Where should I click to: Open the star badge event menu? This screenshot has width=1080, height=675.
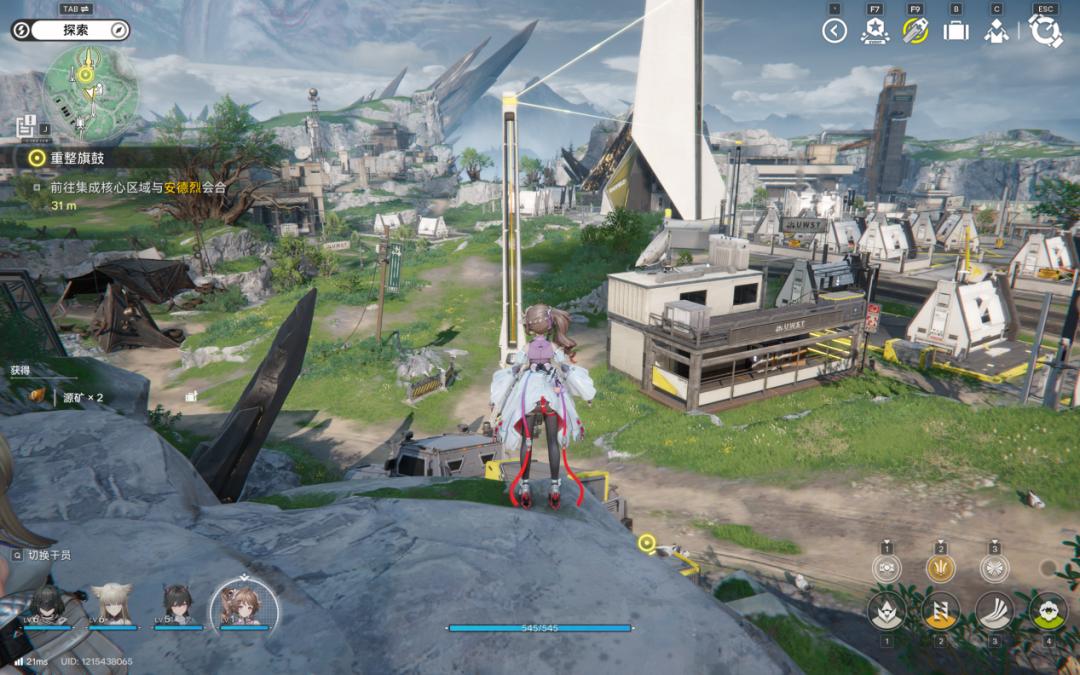(x=874, y=31)
